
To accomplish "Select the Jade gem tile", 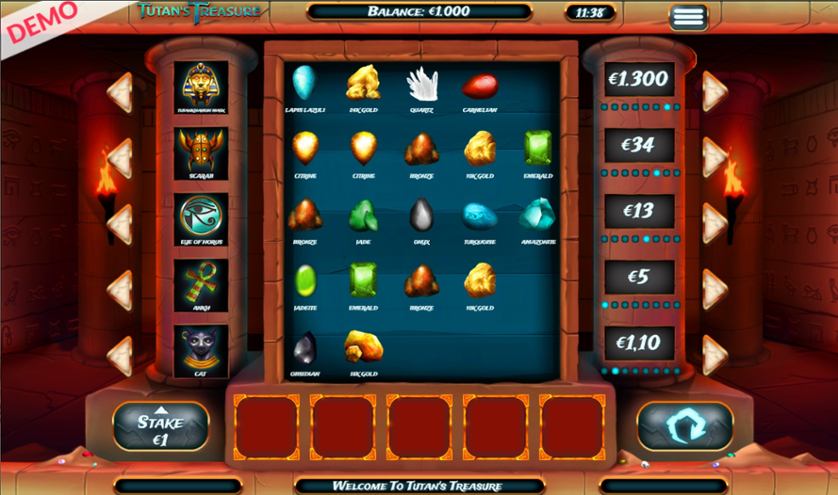I will tap(362, 217).
